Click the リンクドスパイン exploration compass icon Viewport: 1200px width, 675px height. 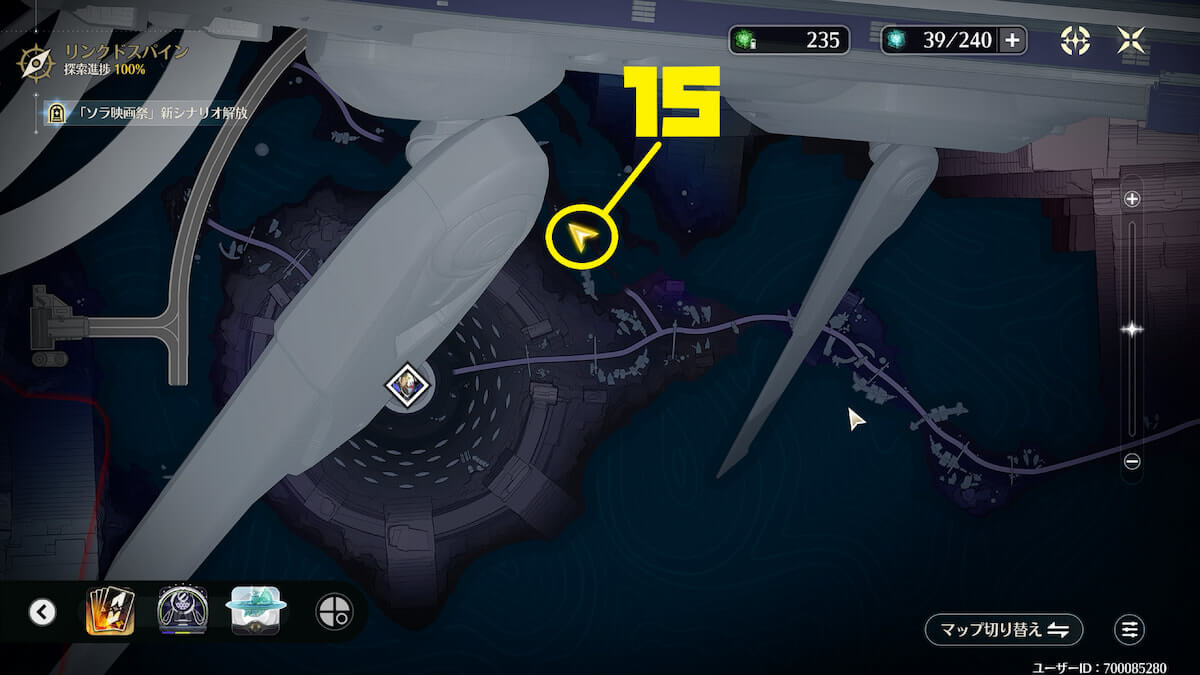37,62
